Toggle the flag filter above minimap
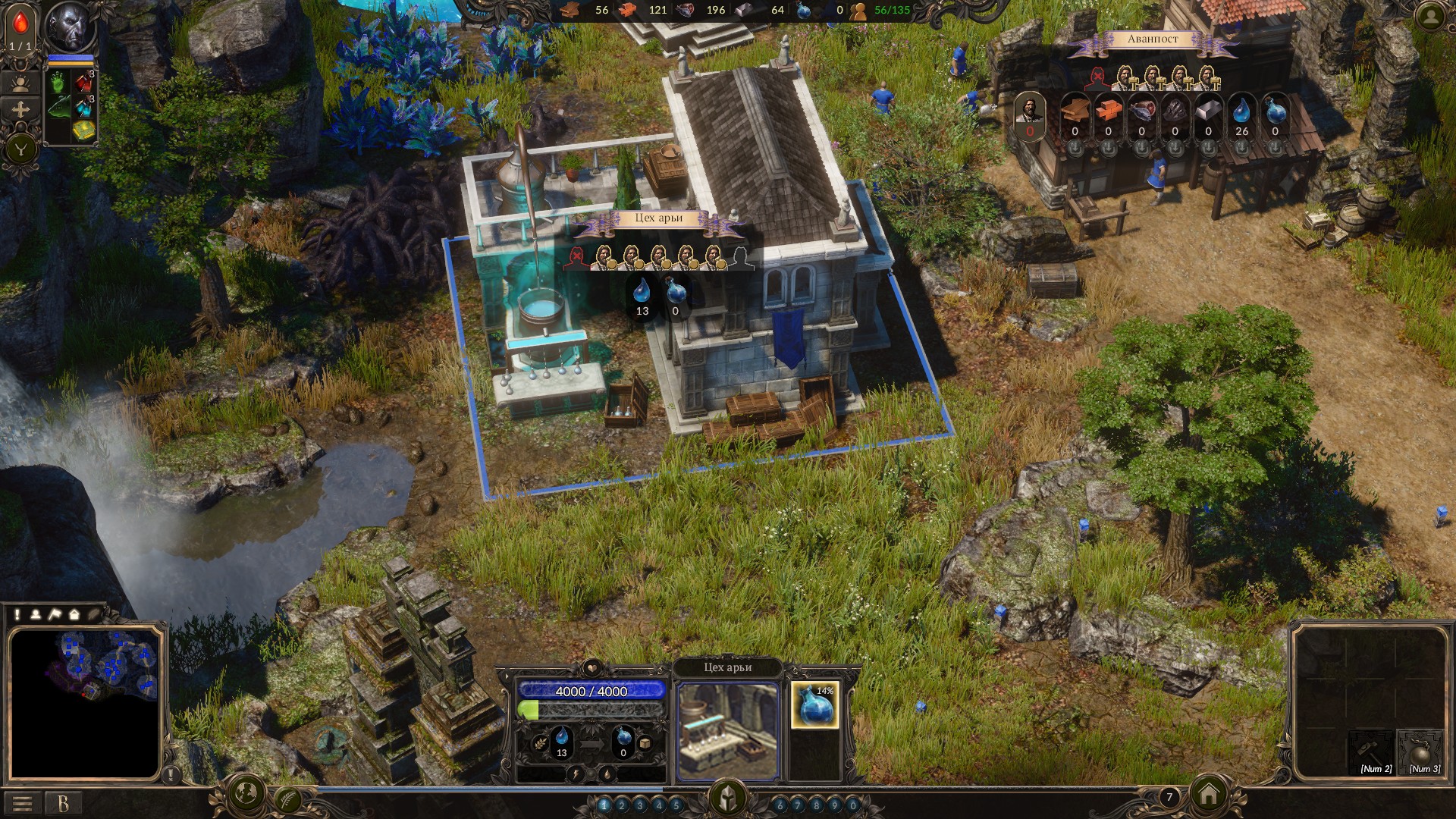The width and height of the screenshot is (1456, 819). pos(55,614)
